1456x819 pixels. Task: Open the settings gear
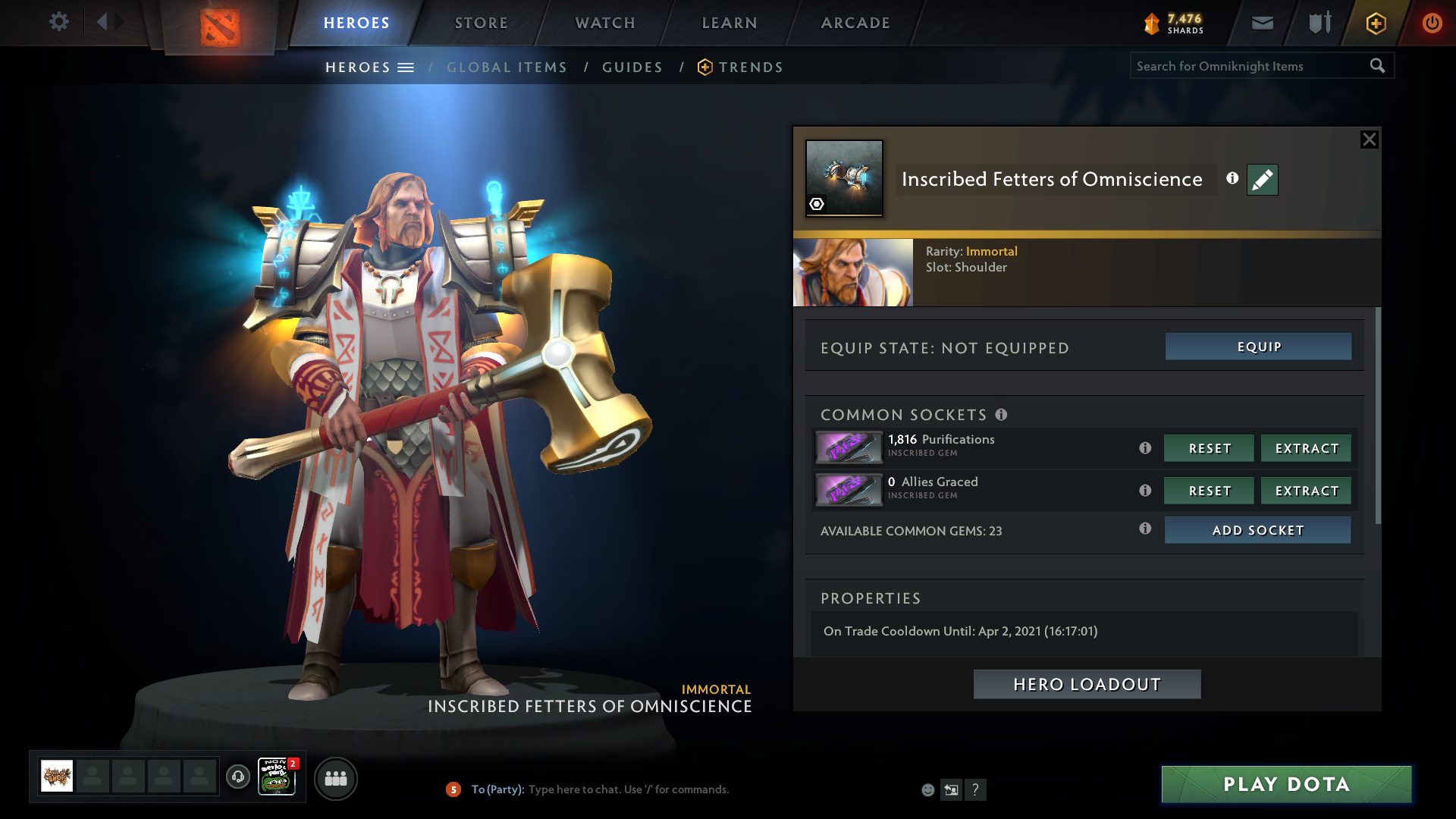58,21
